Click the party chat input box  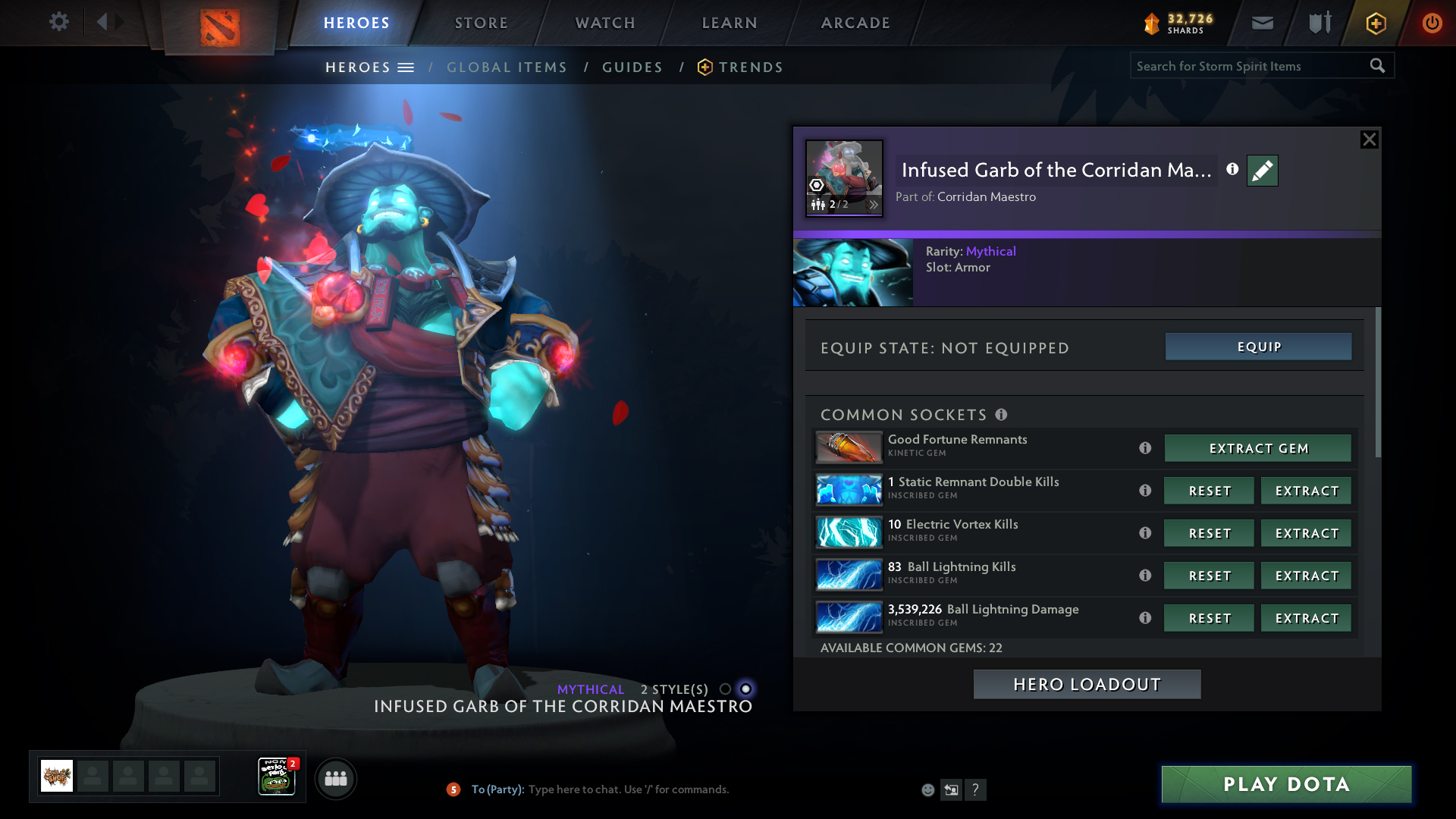[x=628, y=789]
